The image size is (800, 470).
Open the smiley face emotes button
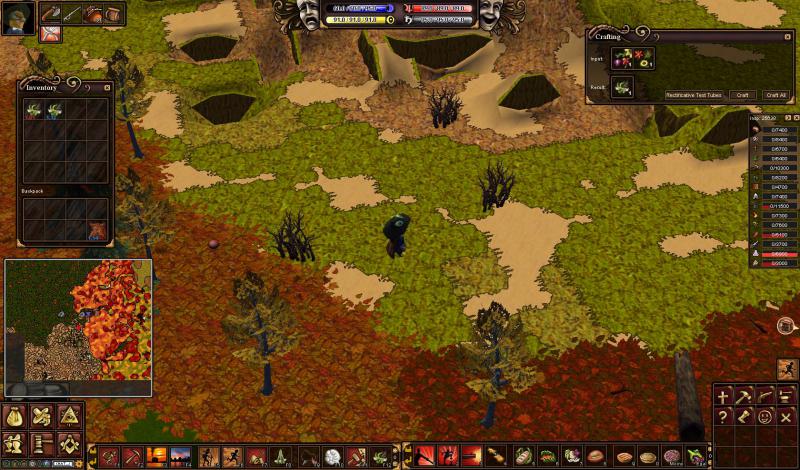[765, 417]
